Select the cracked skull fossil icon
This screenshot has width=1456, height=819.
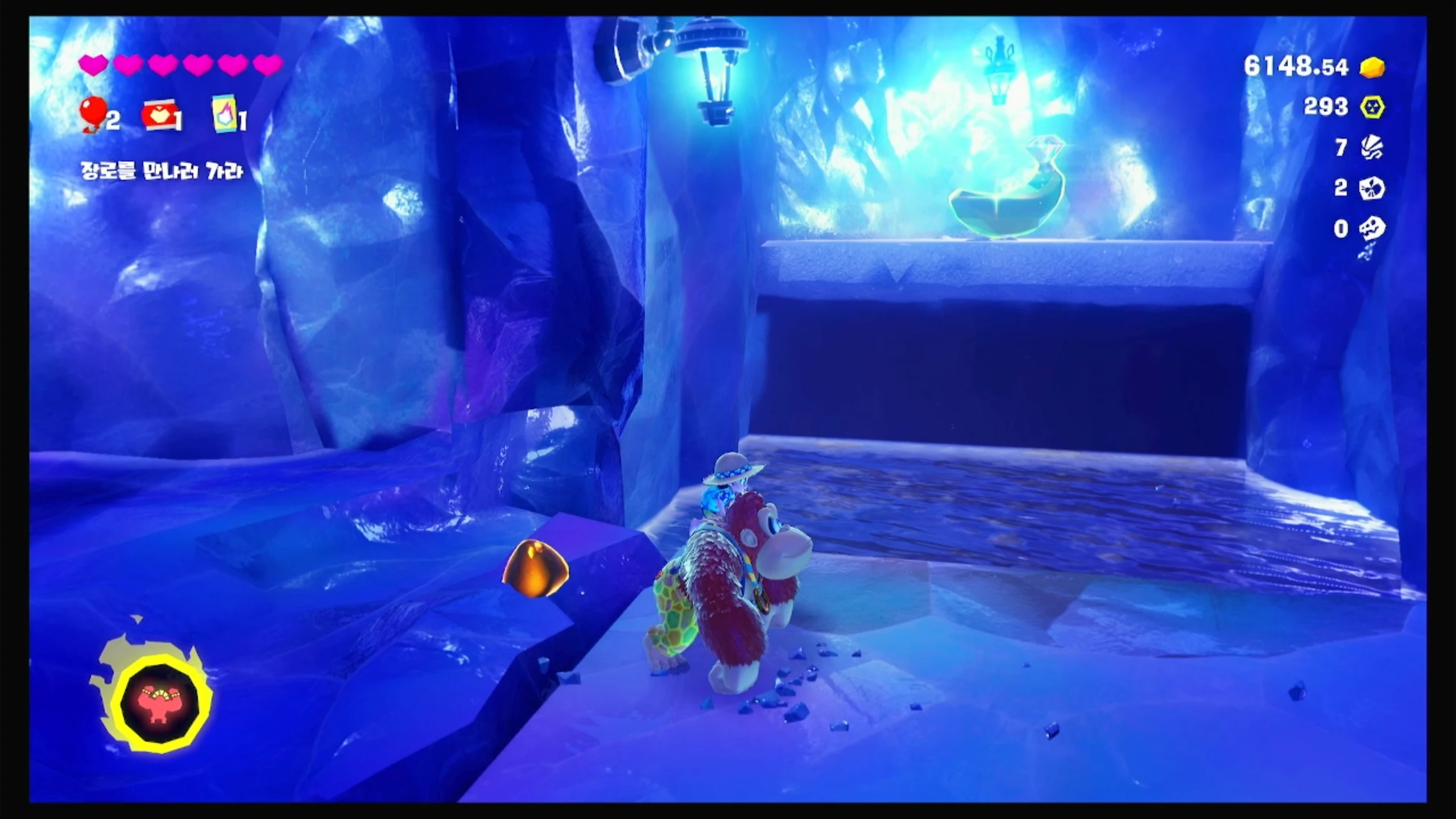point(1372,188)
